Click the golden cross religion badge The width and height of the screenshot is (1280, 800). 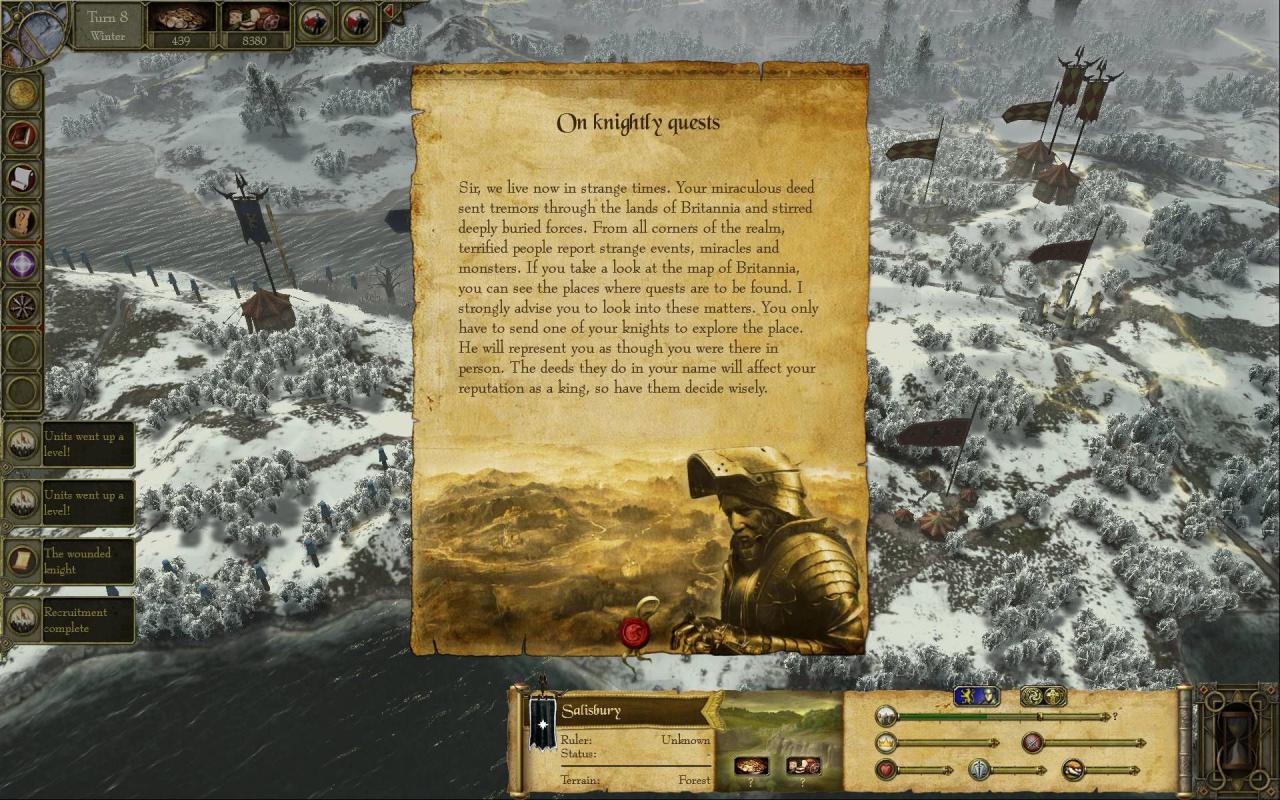point(1042,697)
